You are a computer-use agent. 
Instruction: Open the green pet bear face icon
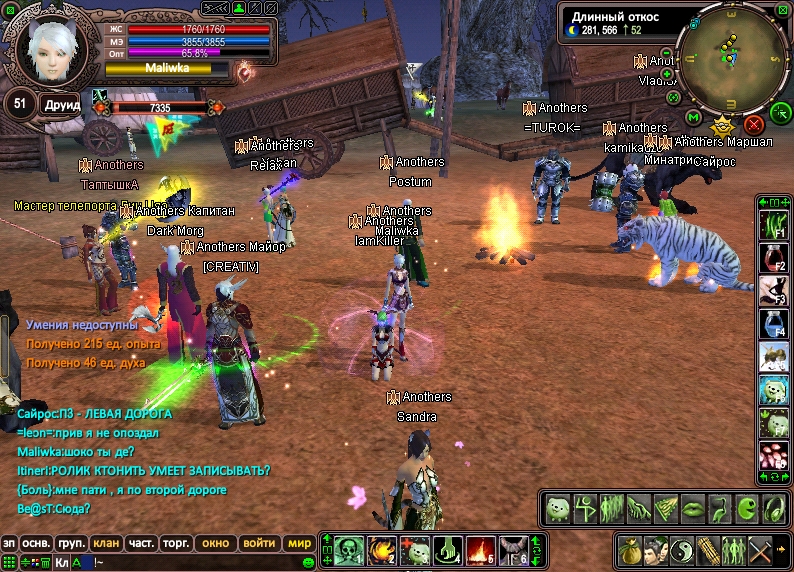tap(558, 508)
